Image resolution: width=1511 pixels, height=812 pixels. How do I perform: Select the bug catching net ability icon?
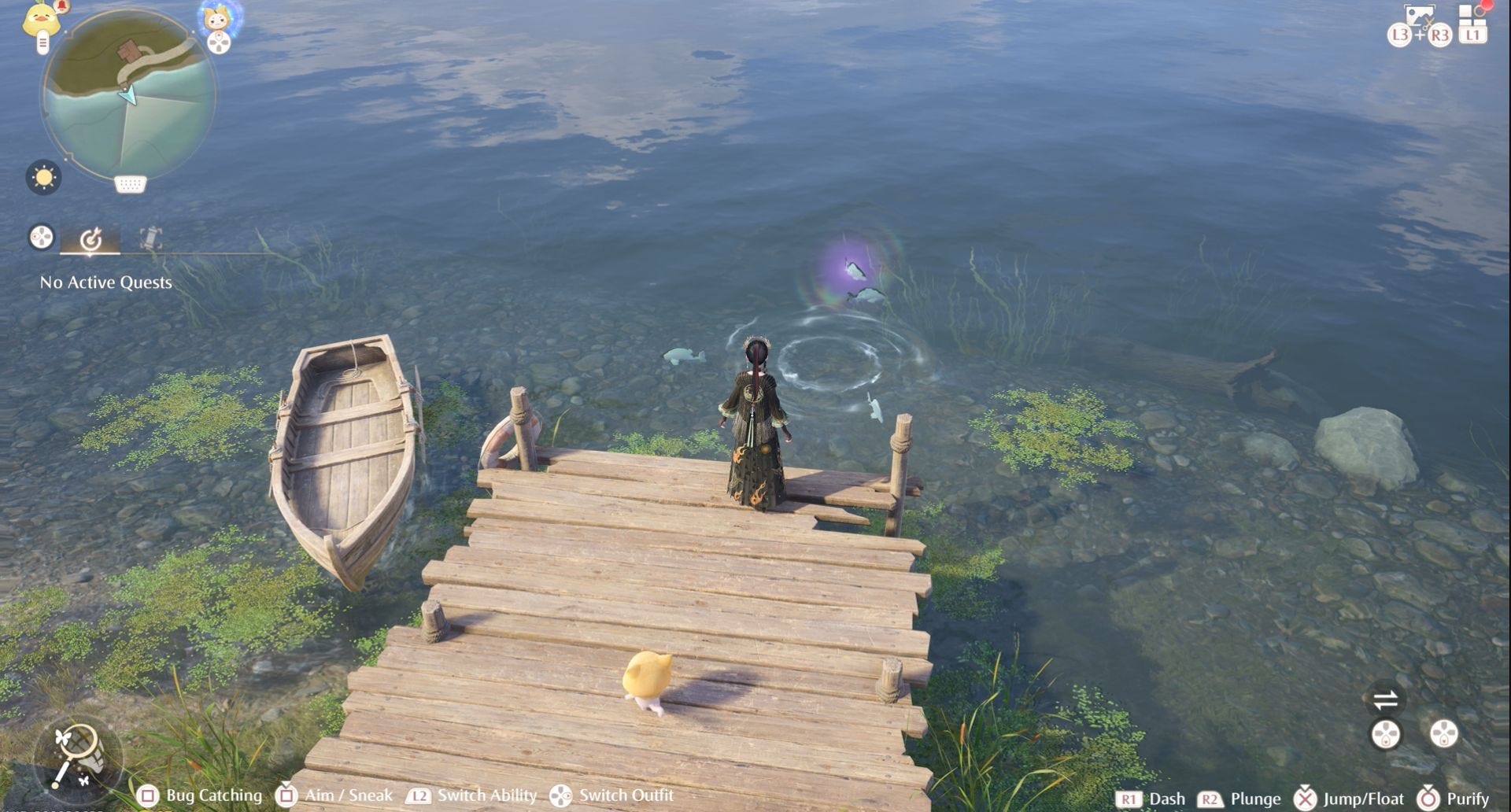click(77, 755)
